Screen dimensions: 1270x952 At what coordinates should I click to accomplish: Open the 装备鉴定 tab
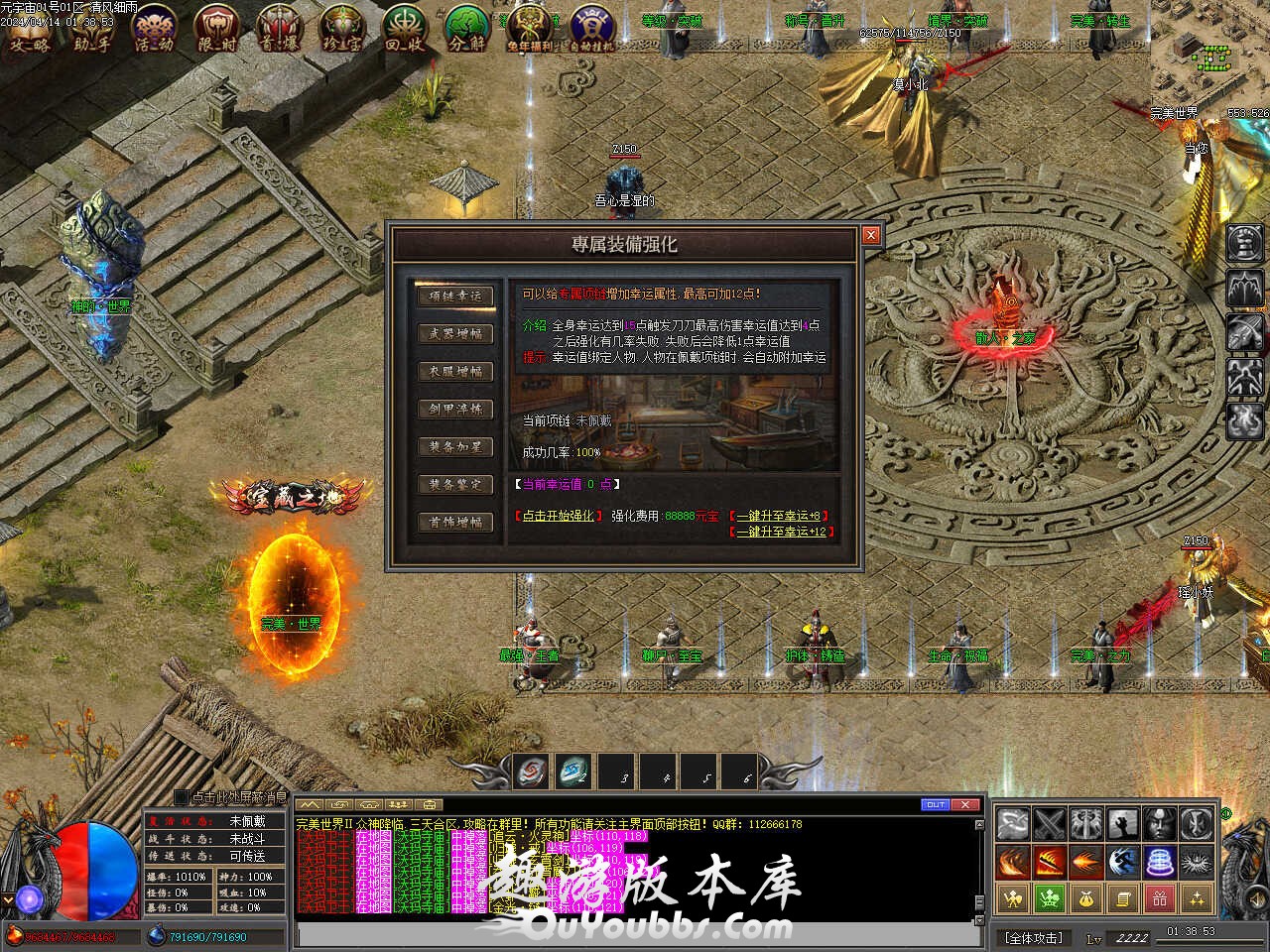point(454,484)
